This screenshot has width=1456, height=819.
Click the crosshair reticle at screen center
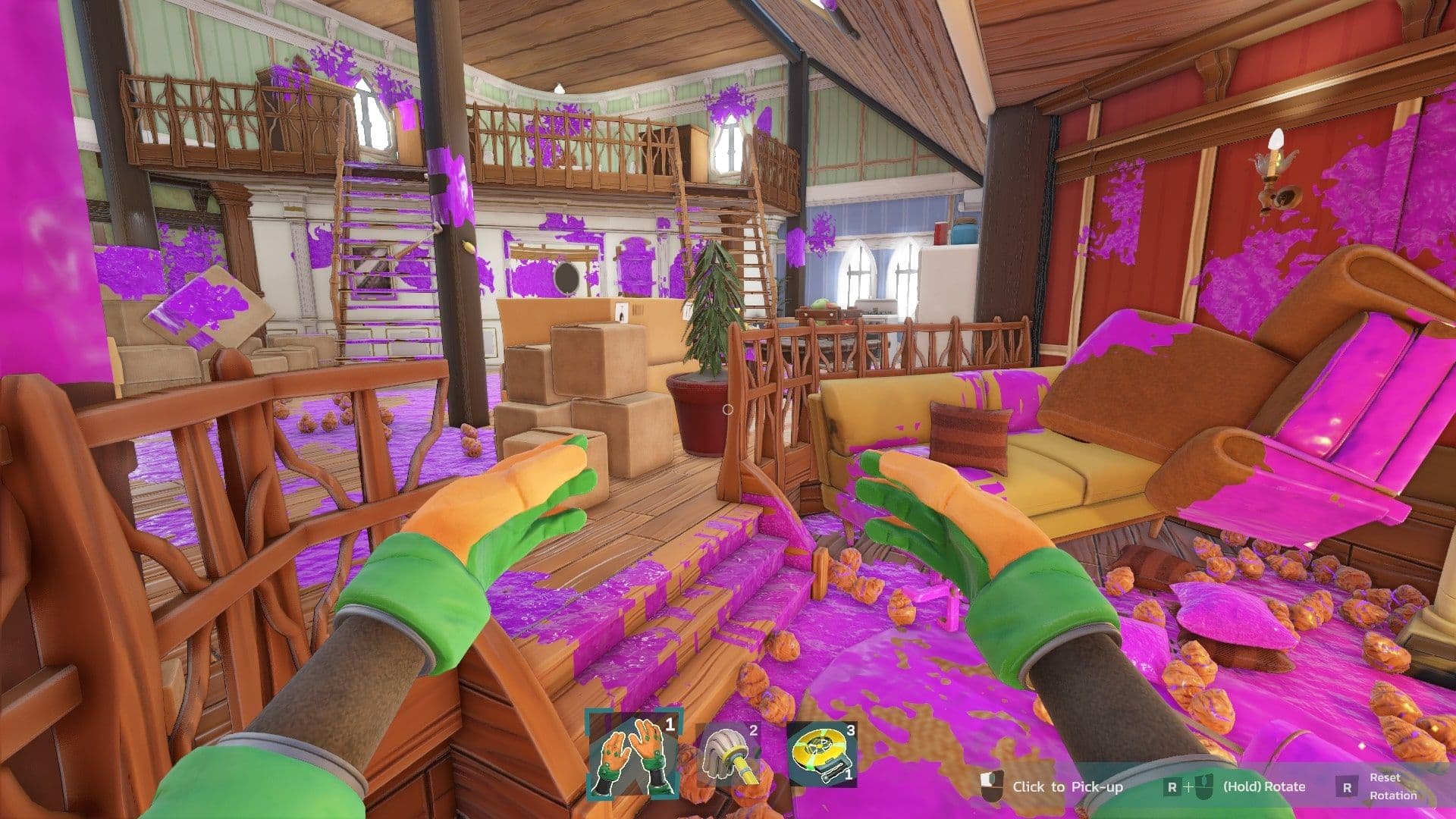pos(728,409)
